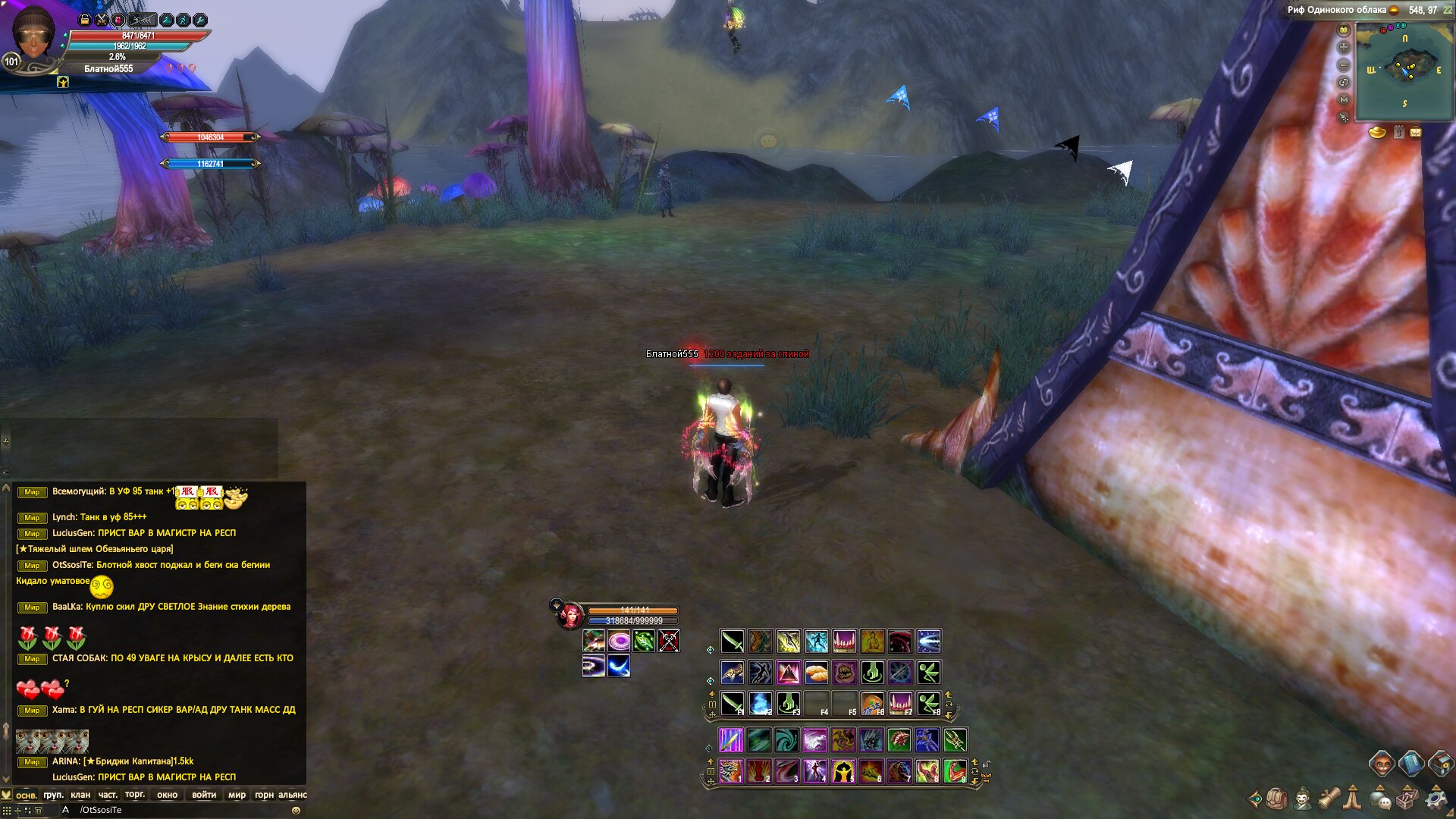Click the red-haired pet portrait
Screen dimensions: 1456x819
click(x=570, y=615)
